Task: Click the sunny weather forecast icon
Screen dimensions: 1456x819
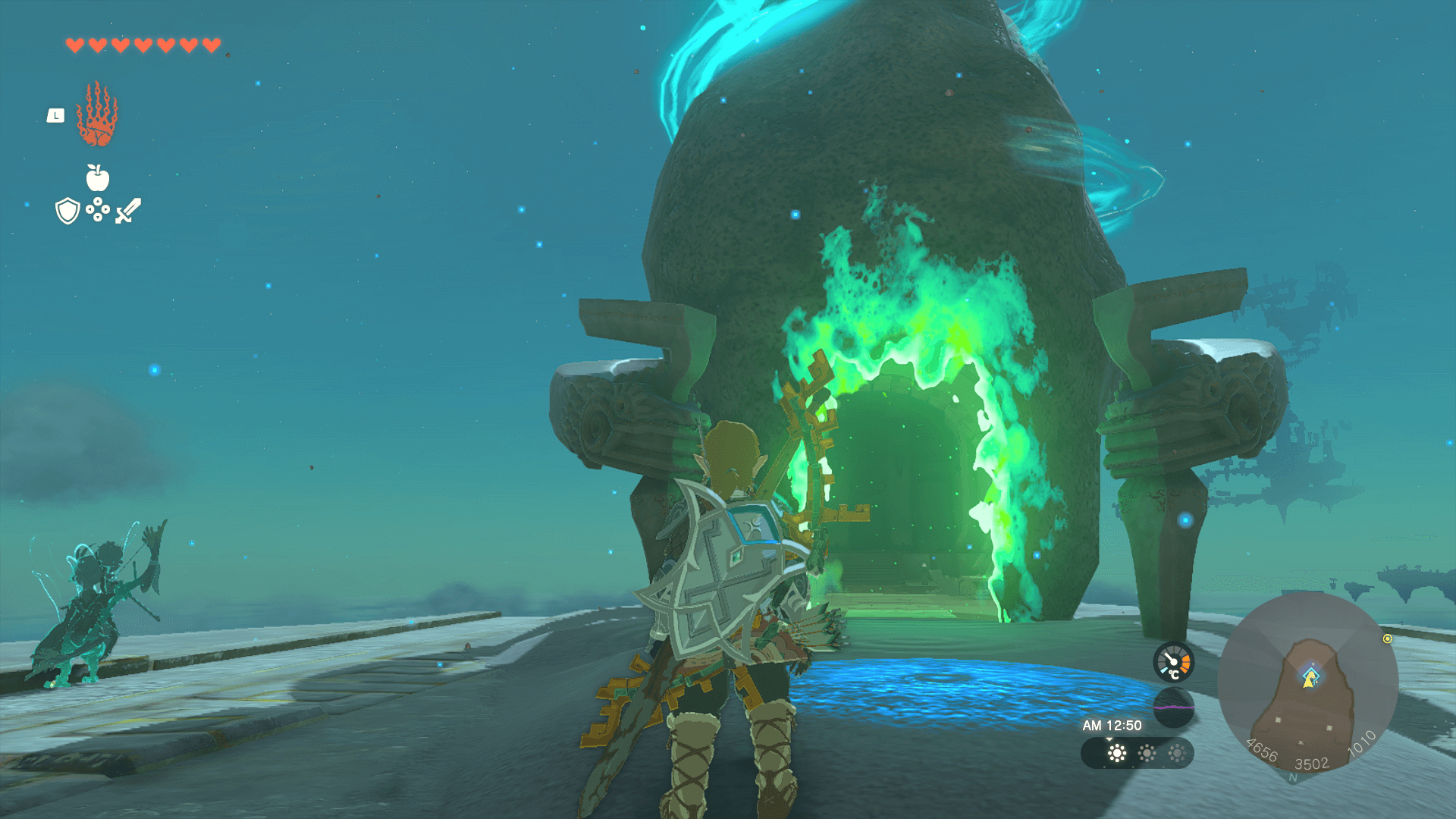Action: pyautogui.click(x=1116, y=753)
